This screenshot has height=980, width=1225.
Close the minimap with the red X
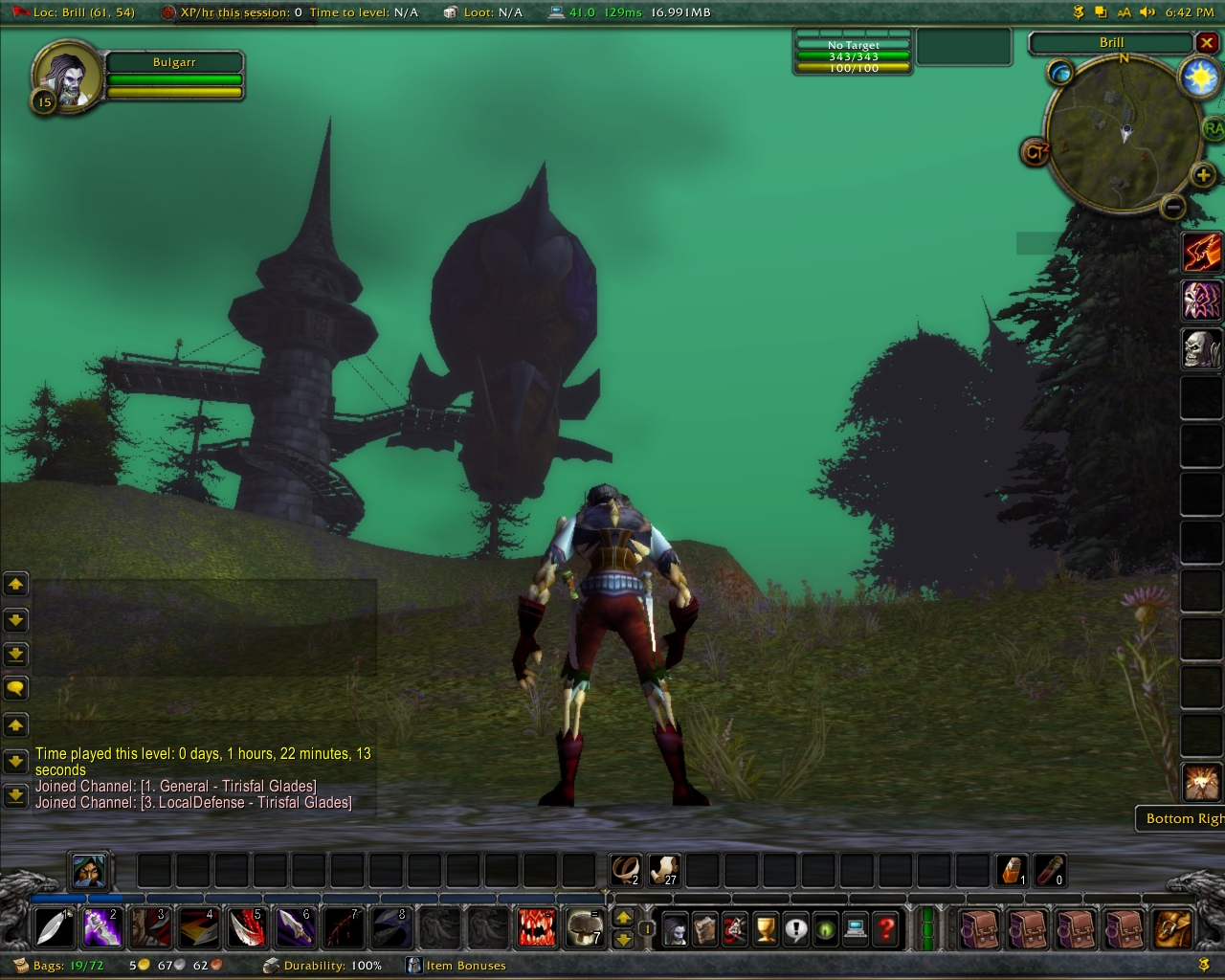1207,43
